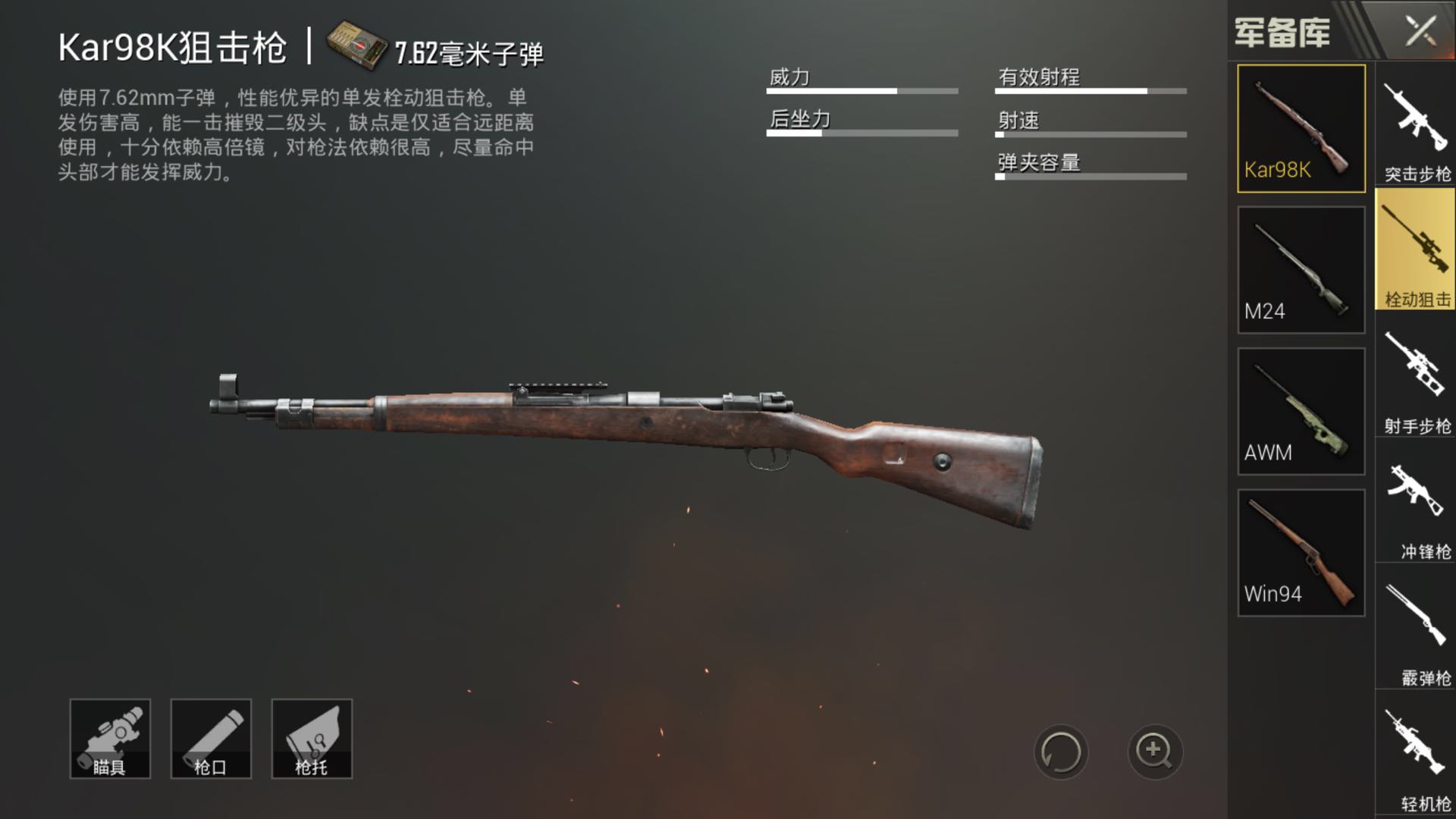Open the 枪托 stock attachment panel

click(312, 737)
